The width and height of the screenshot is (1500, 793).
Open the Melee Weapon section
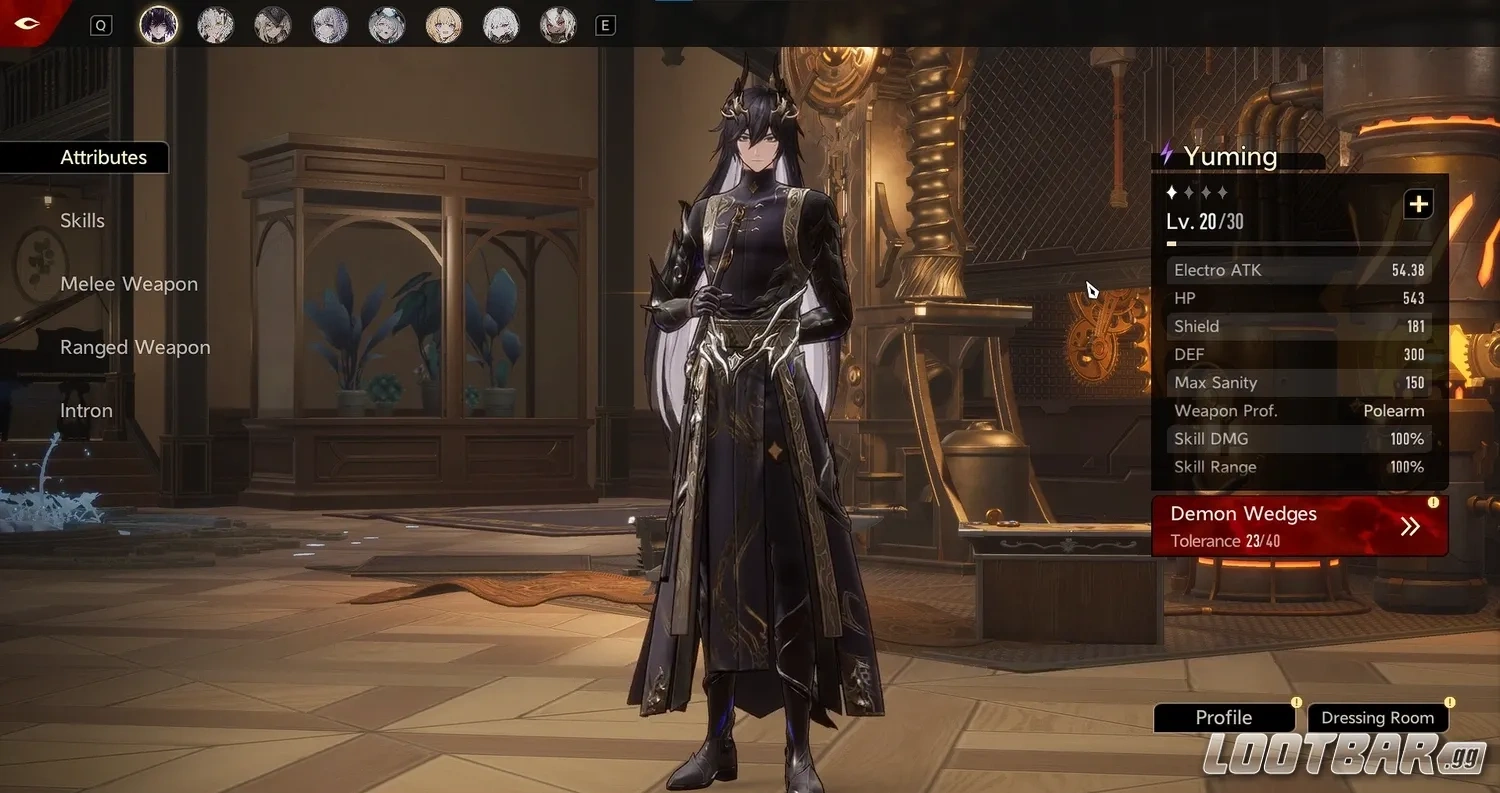tap(129, 284)
